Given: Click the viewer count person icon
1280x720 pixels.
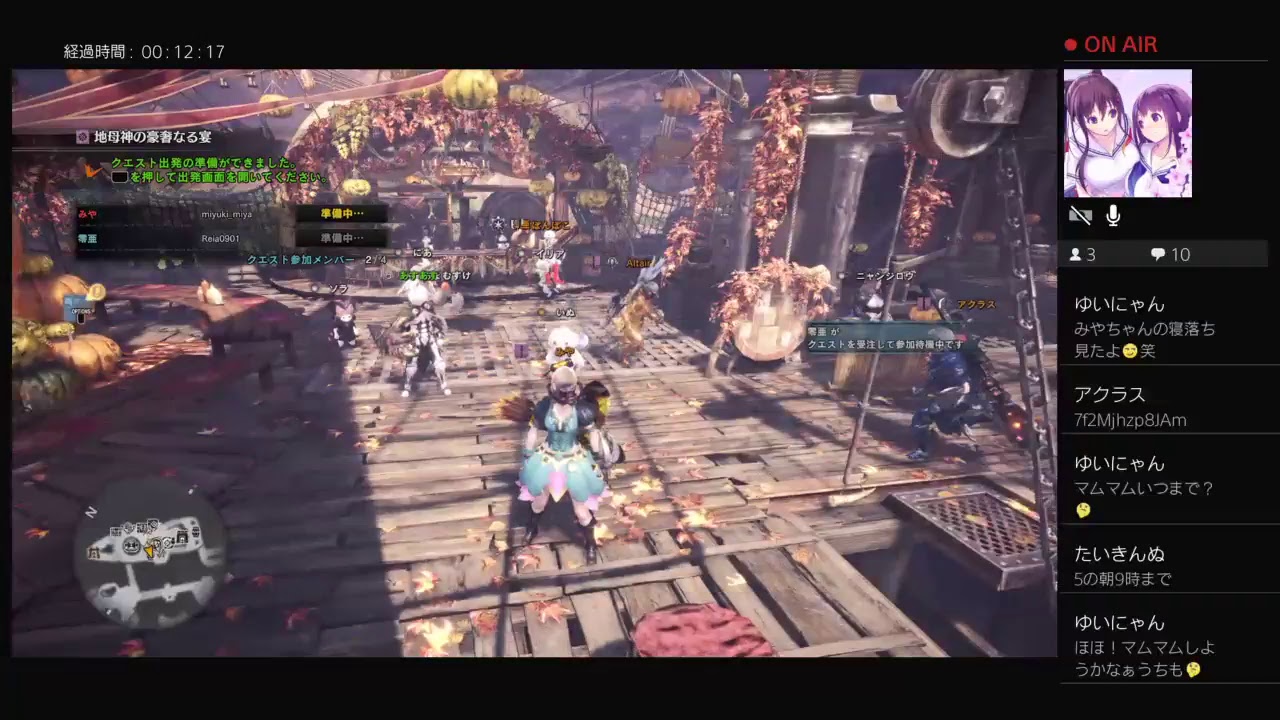Looking at the screenshot, I should 1076,254.
